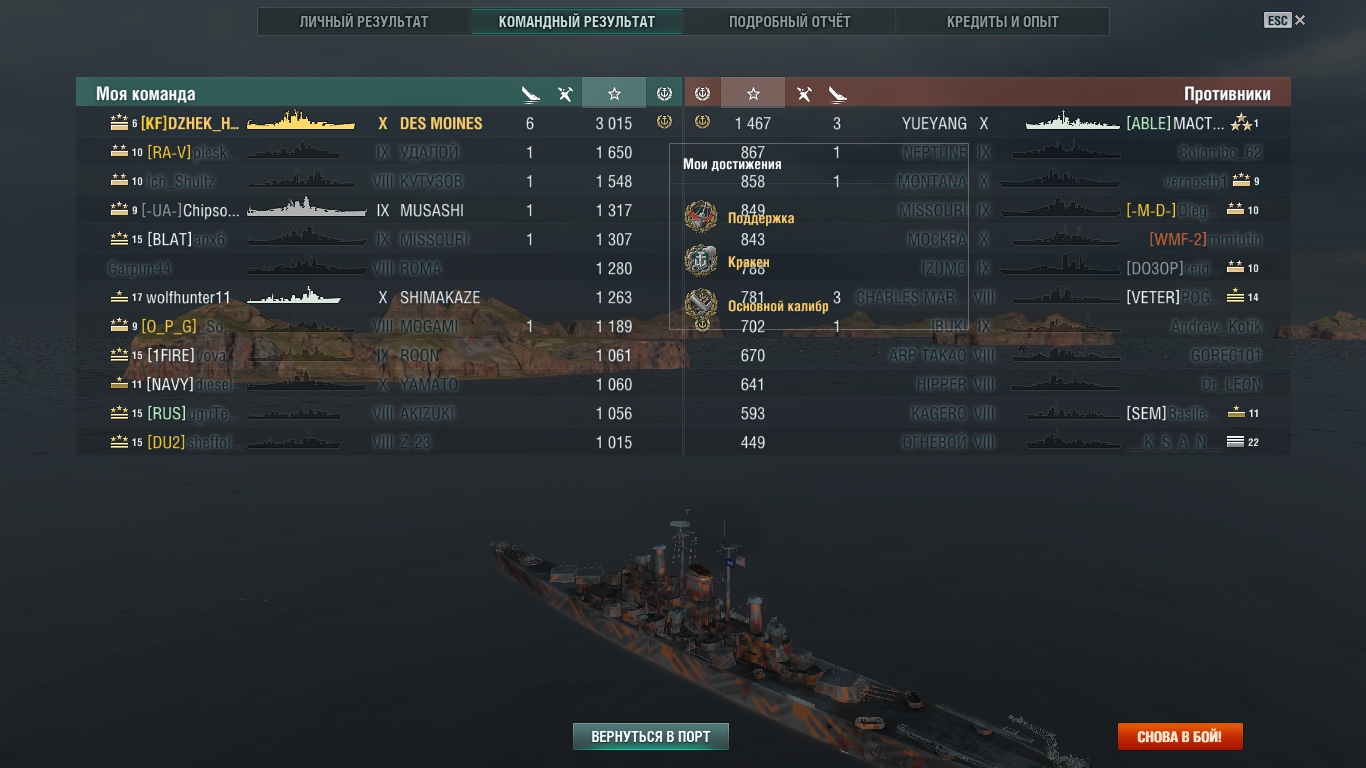
Task: Show the Подробный отчёт tab
Action: [789, 22]
